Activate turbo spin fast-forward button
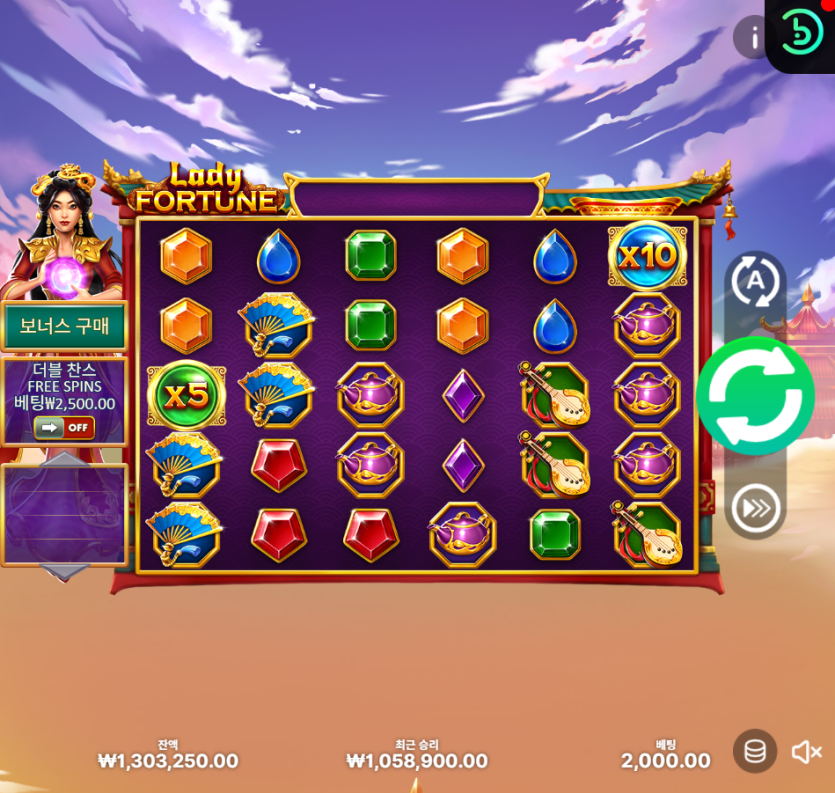Viewport: 835px width, 793px height. [755, 508]
